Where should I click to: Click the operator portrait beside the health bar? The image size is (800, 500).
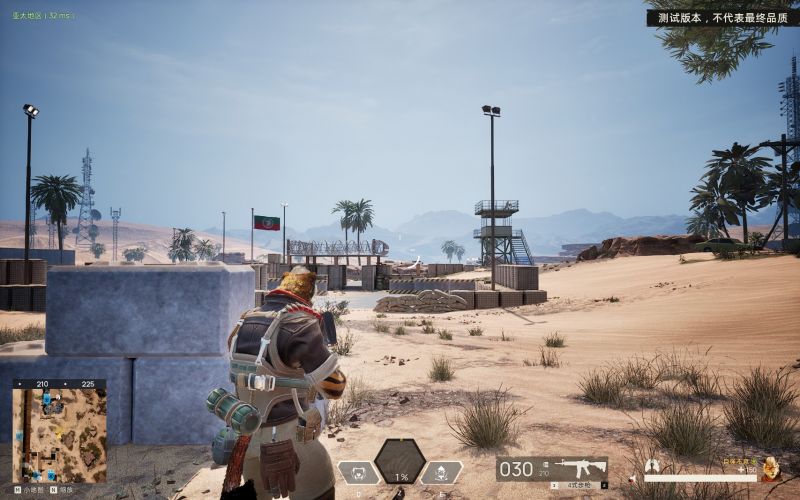[x=770, y=467]
